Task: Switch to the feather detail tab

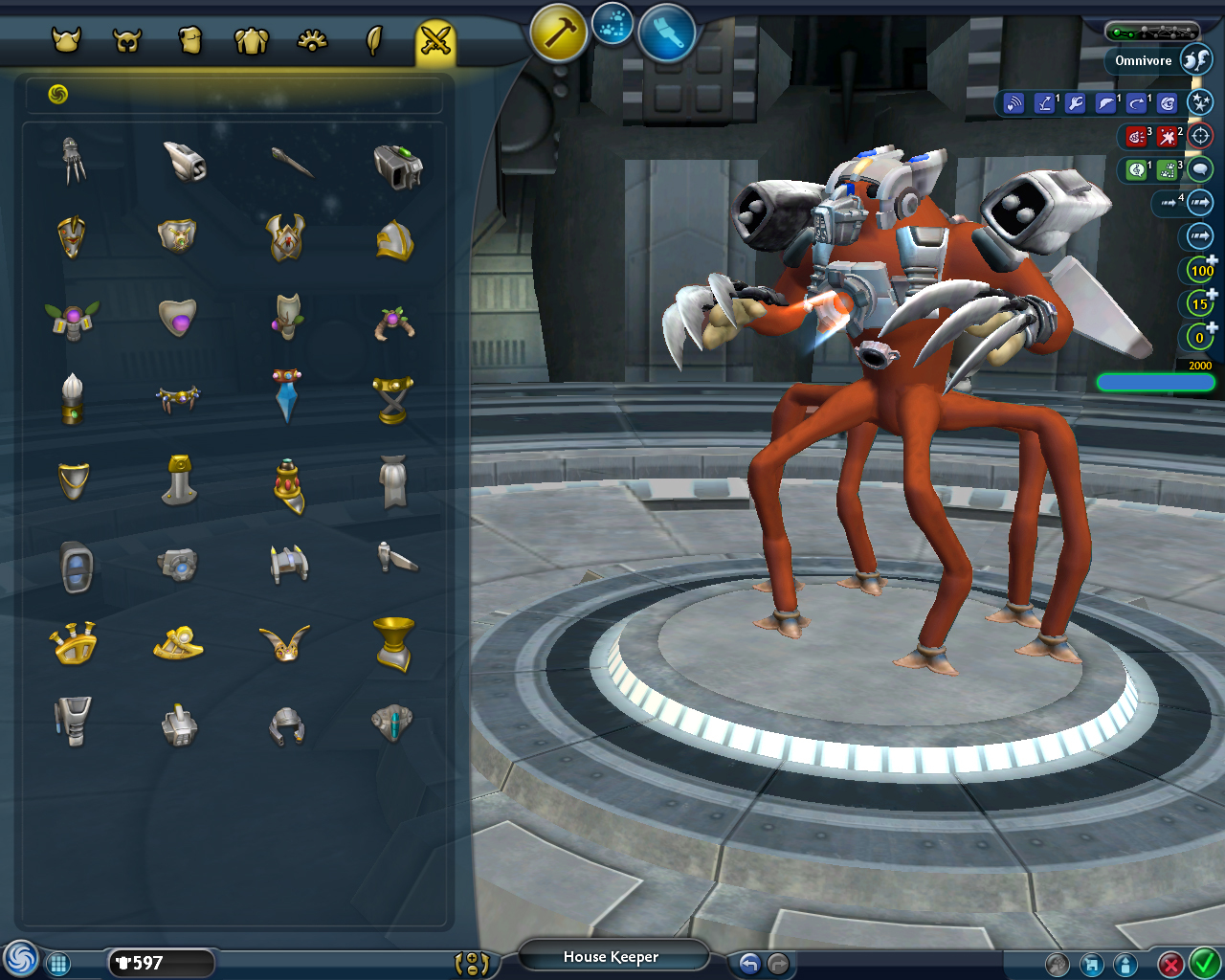Action: point(374,40)
